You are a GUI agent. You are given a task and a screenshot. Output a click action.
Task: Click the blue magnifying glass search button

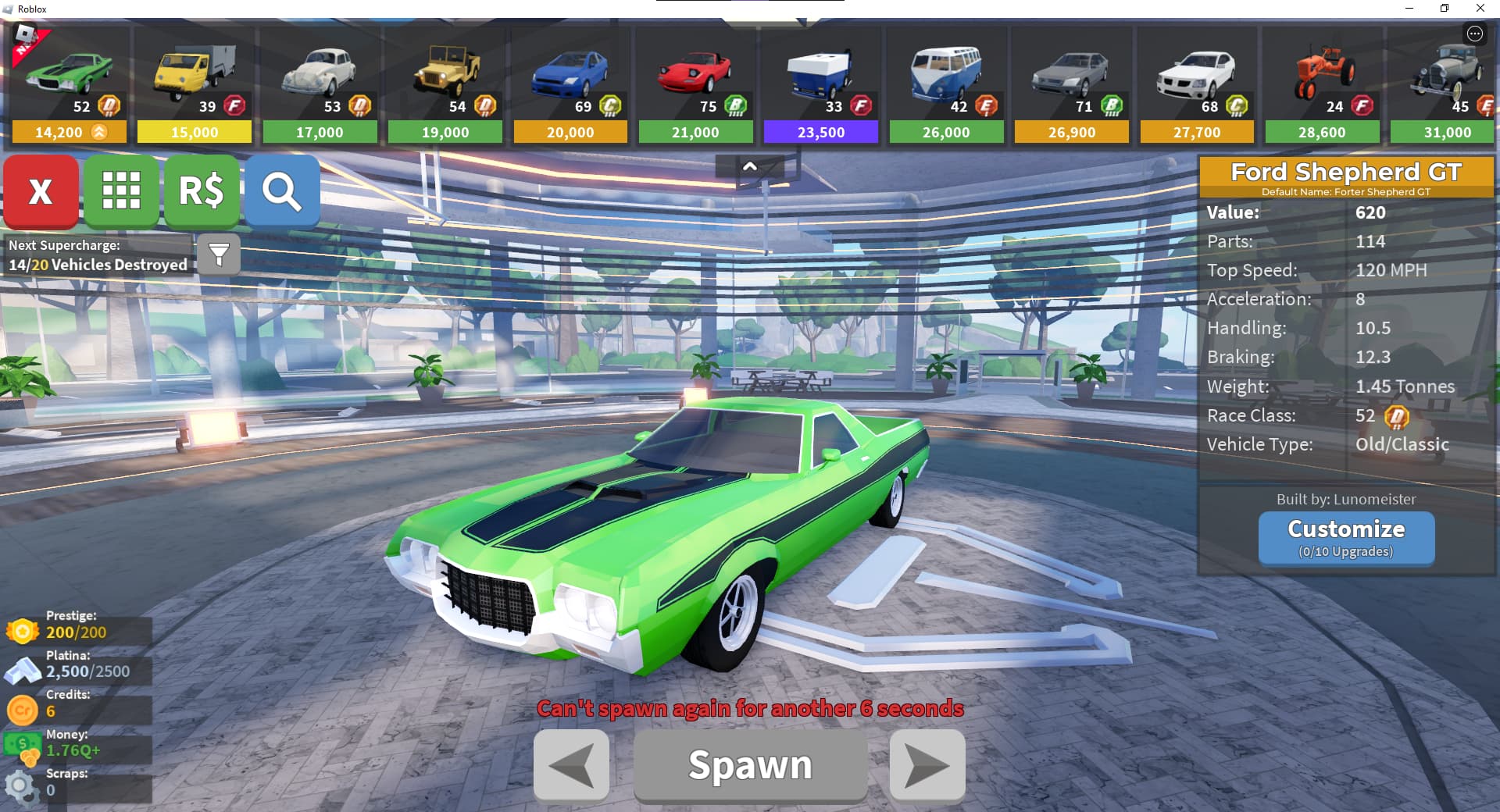282,191
